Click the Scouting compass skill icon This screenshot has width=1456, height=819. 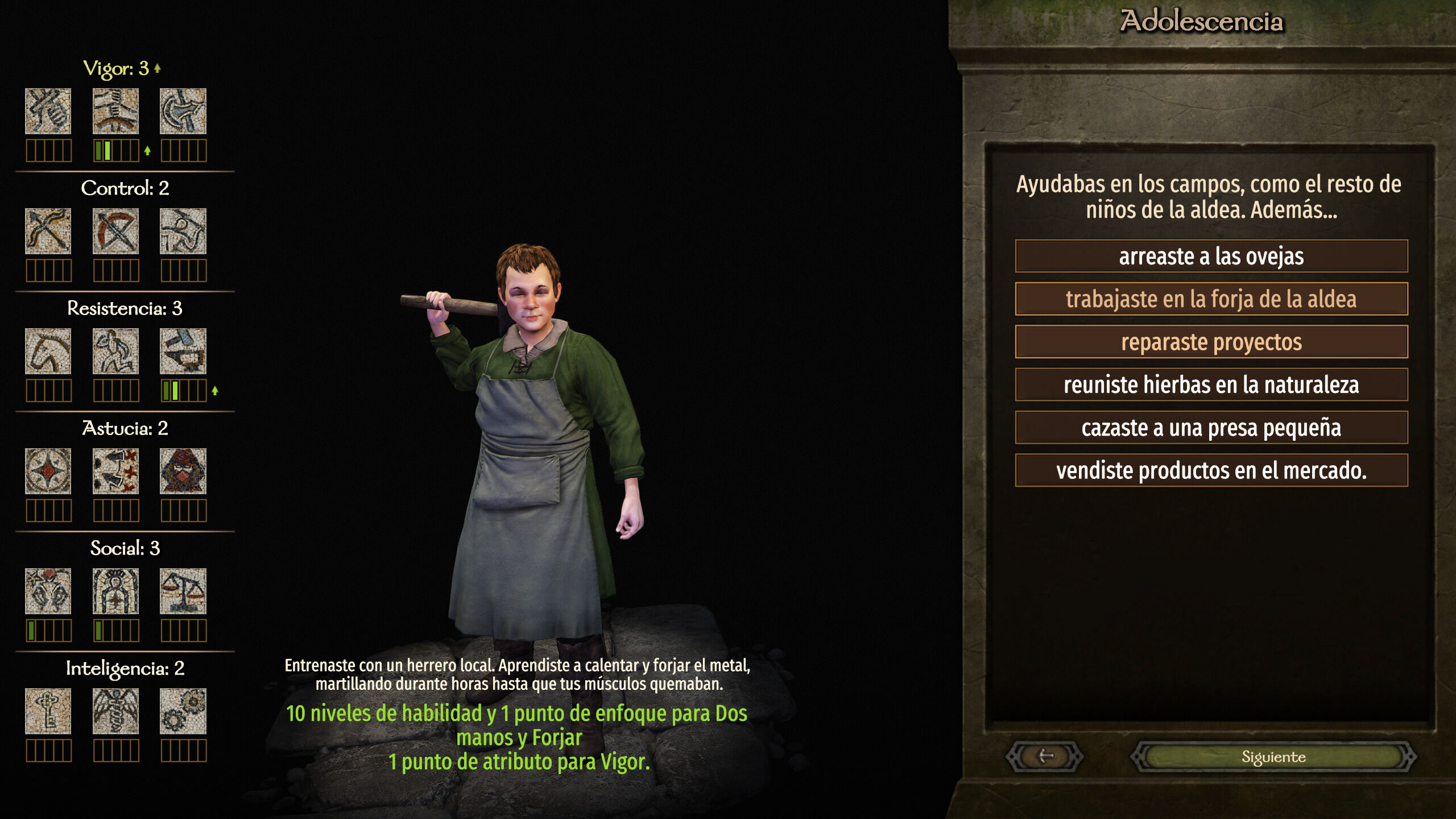[x=48, y=471]
